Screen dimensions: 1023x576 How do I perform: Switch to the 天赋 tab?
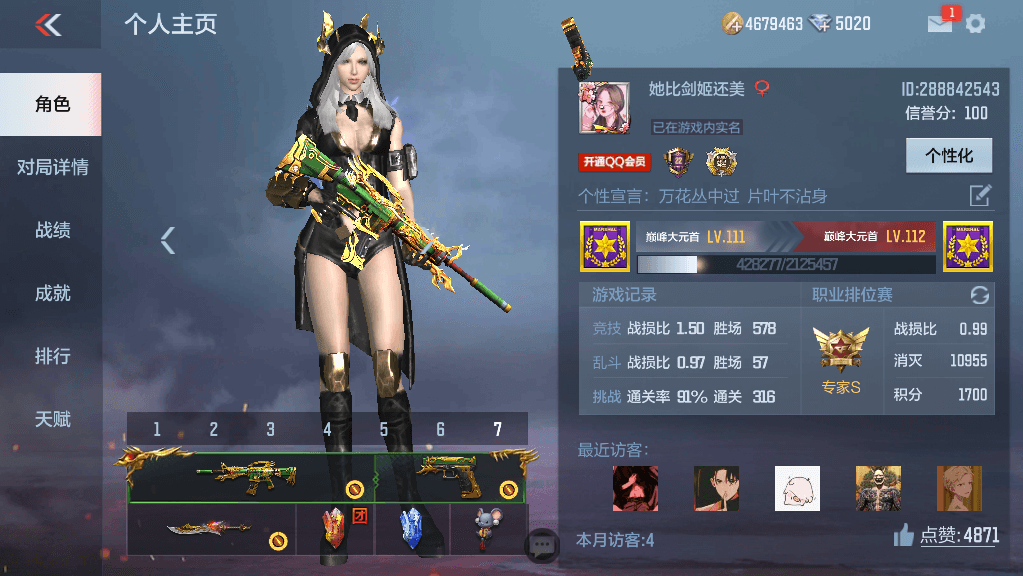click(x=52, y=419)
